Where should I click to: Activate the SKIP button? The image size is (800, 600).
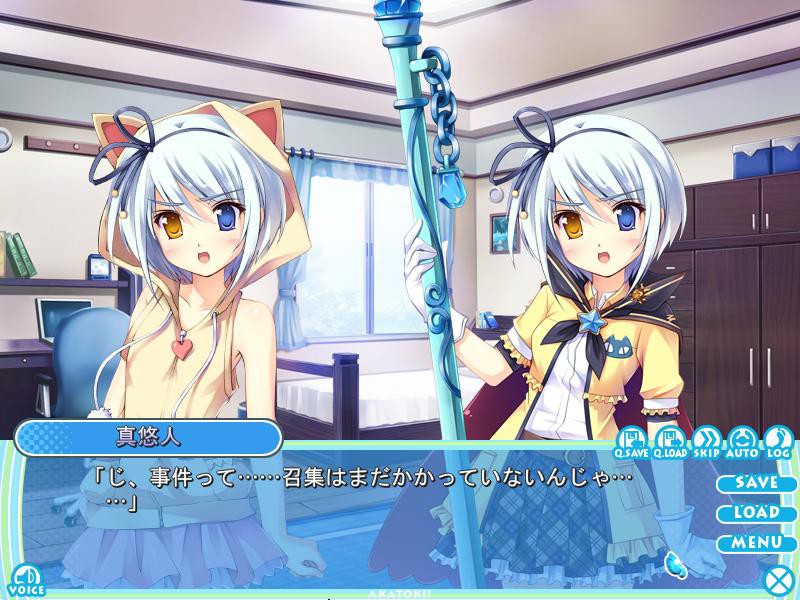pyautogui.click(x=706, y=441)
